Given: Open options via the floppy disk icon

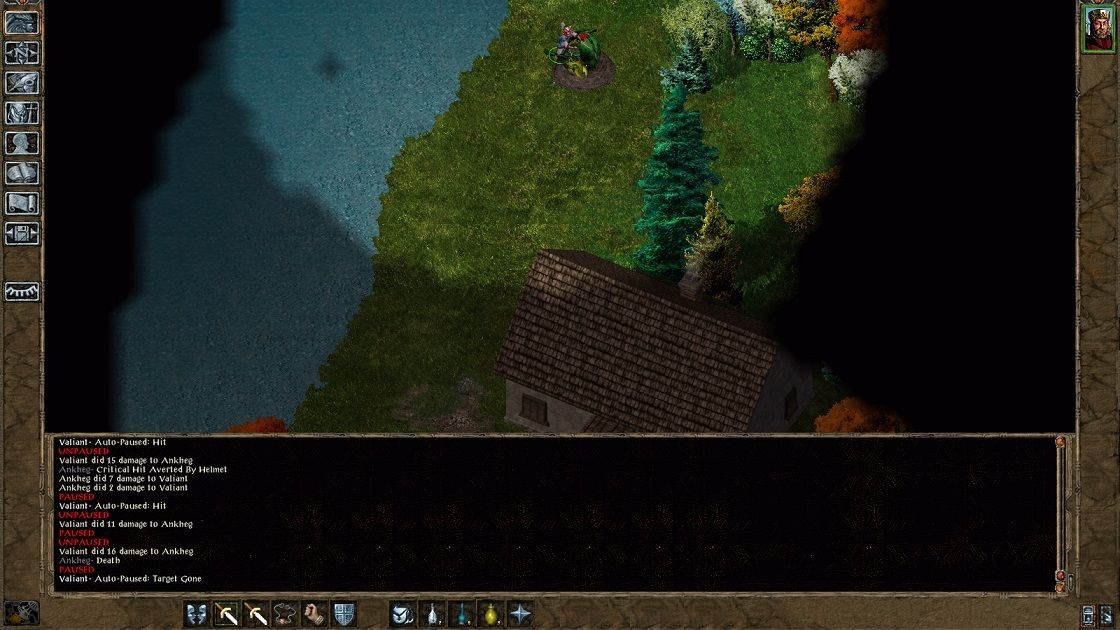Looking at the screenshot, I should (22, 233).
